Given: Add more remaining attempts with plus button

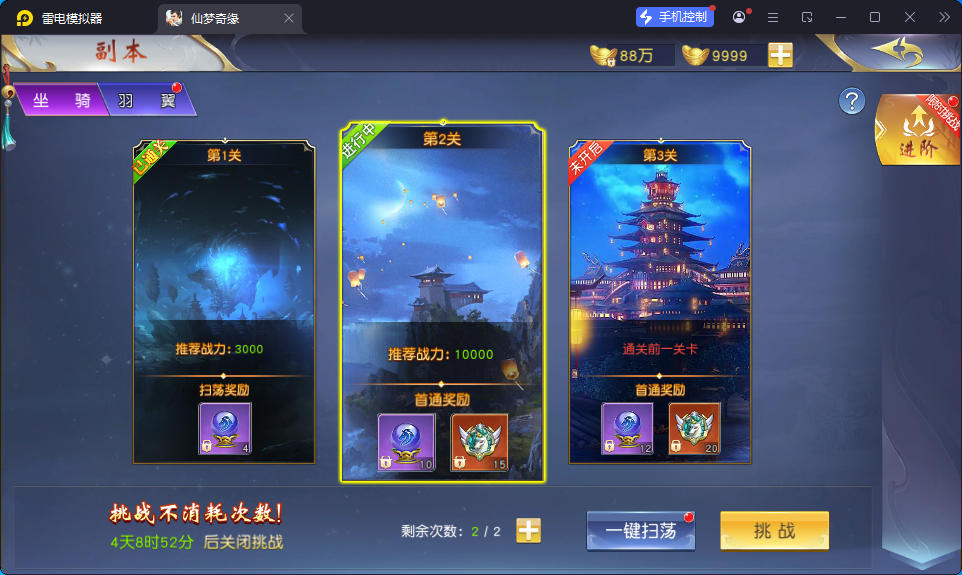Looking at the screenshot, I should 528,531.
